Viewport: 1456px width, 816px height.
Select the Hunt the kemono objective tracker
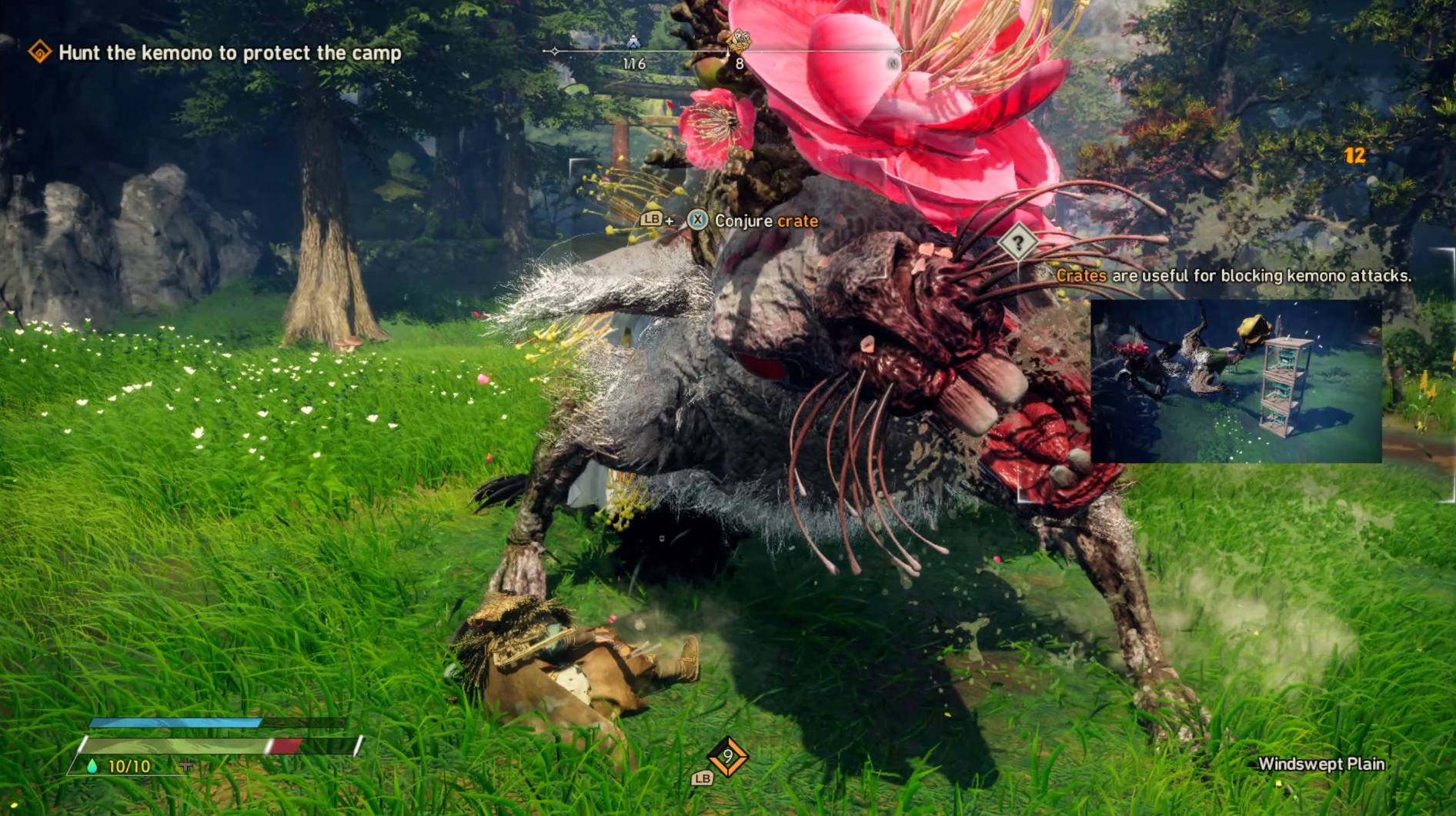229,53
